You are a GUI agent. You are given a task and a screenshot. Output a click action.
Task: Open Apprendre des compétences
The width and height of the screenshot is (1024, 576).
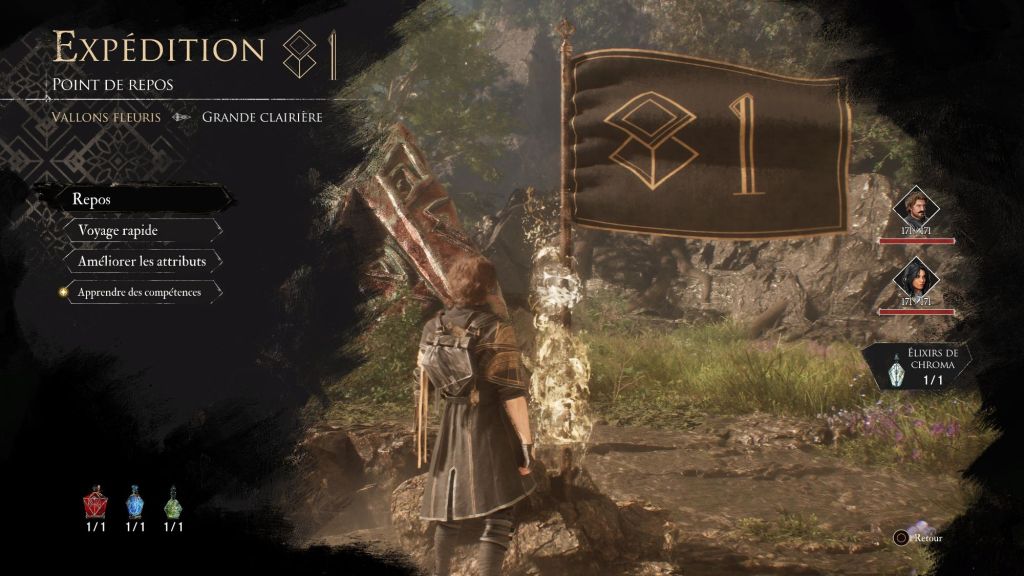142,292
